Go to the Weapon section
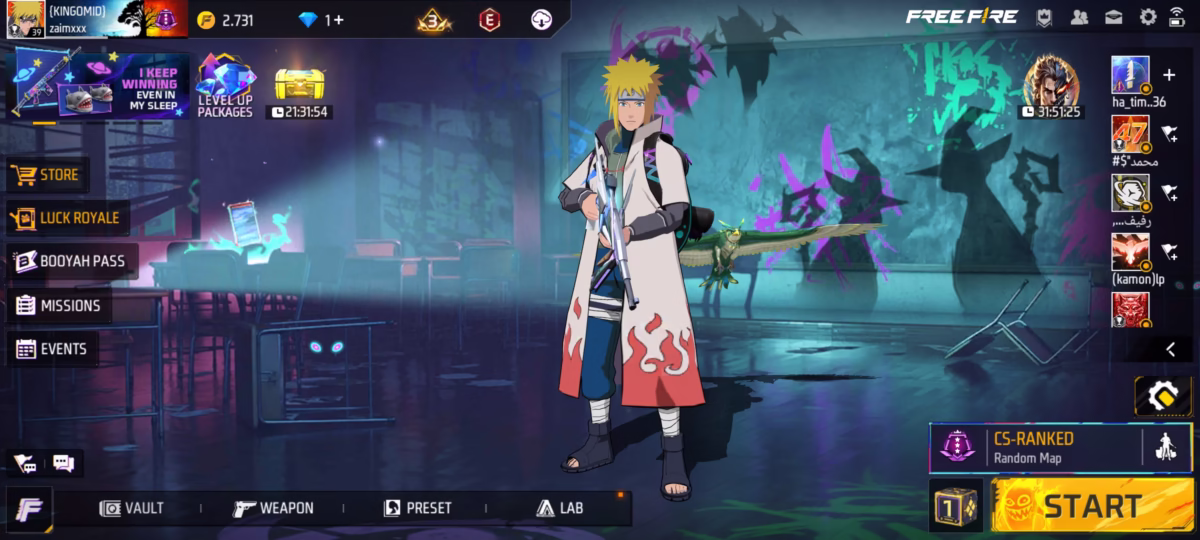 point(273,508)
